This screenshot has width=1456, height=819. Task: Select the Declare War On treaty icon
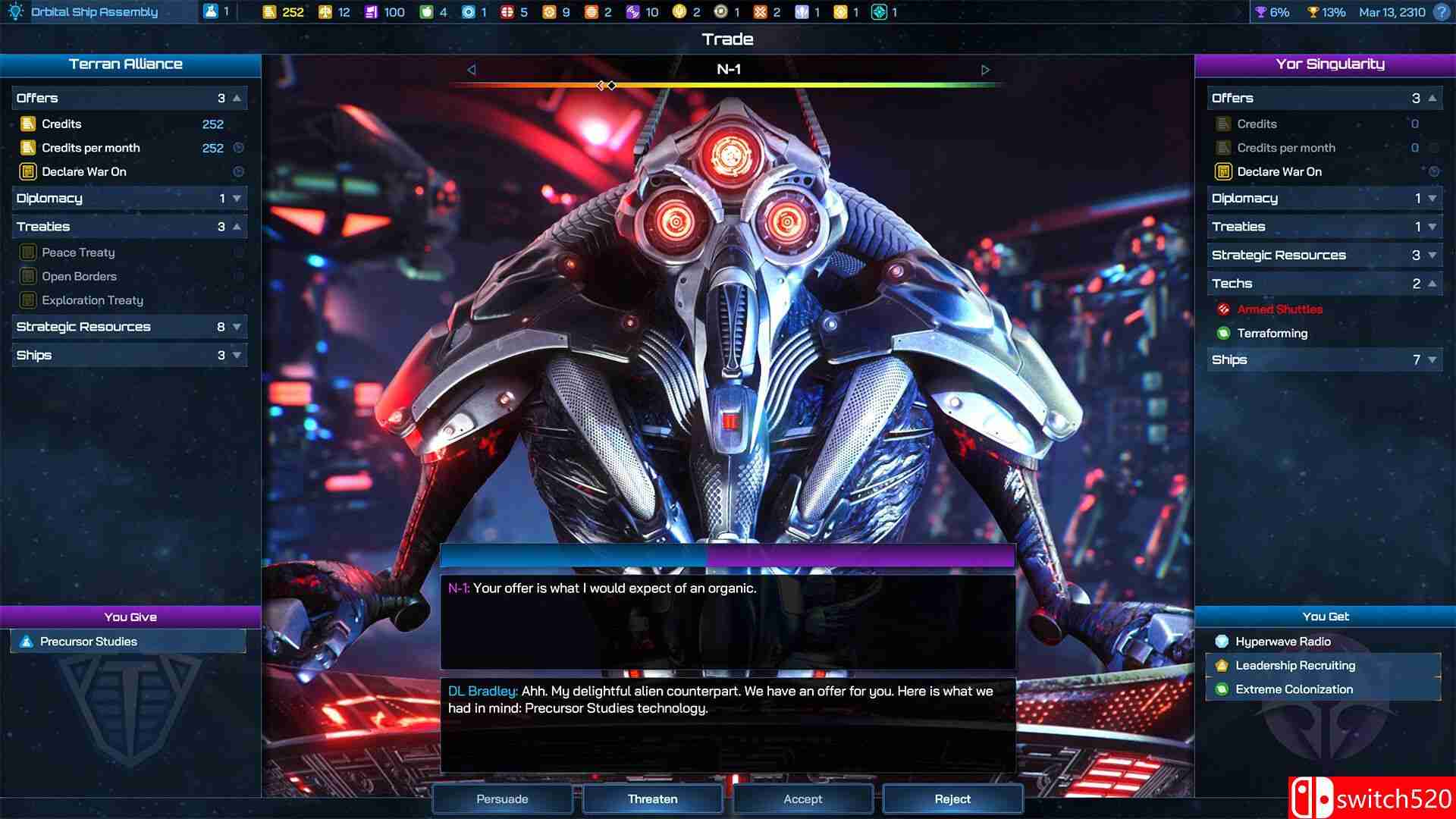pyautogui.click(x=29, y=171)
